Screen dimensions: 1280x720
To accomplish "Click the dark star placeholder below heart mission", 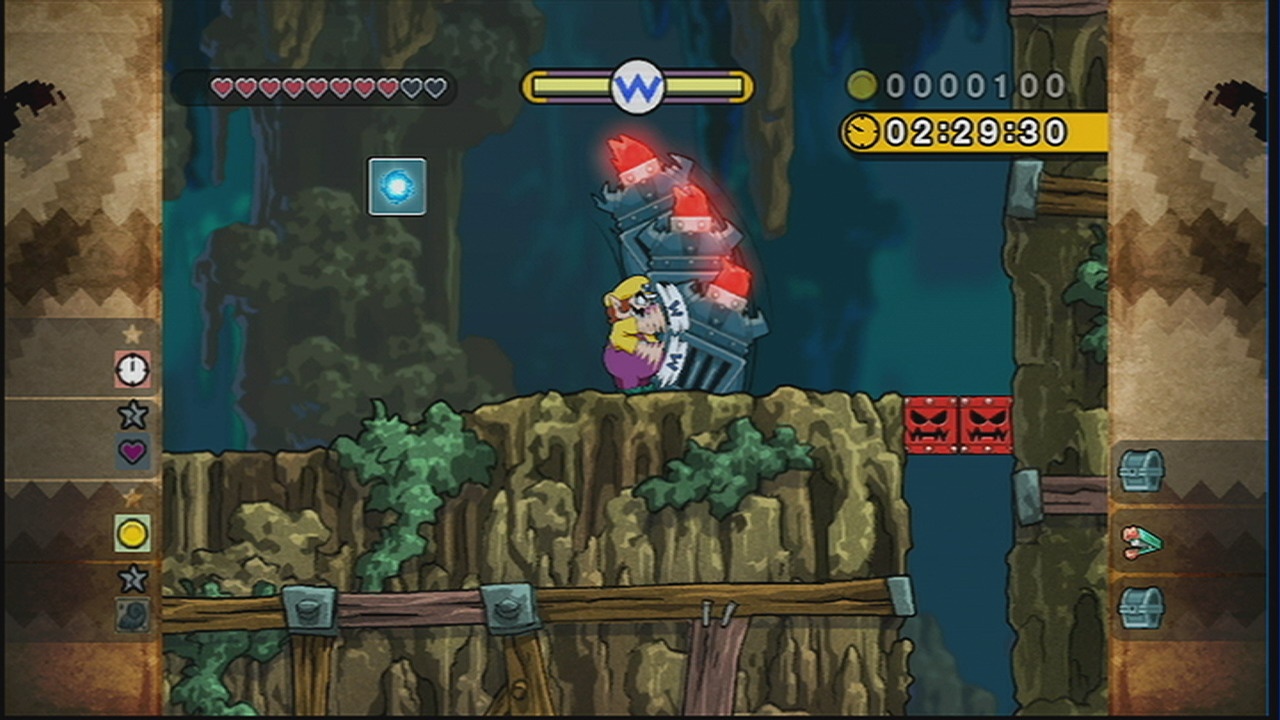I will pos(131,412).
